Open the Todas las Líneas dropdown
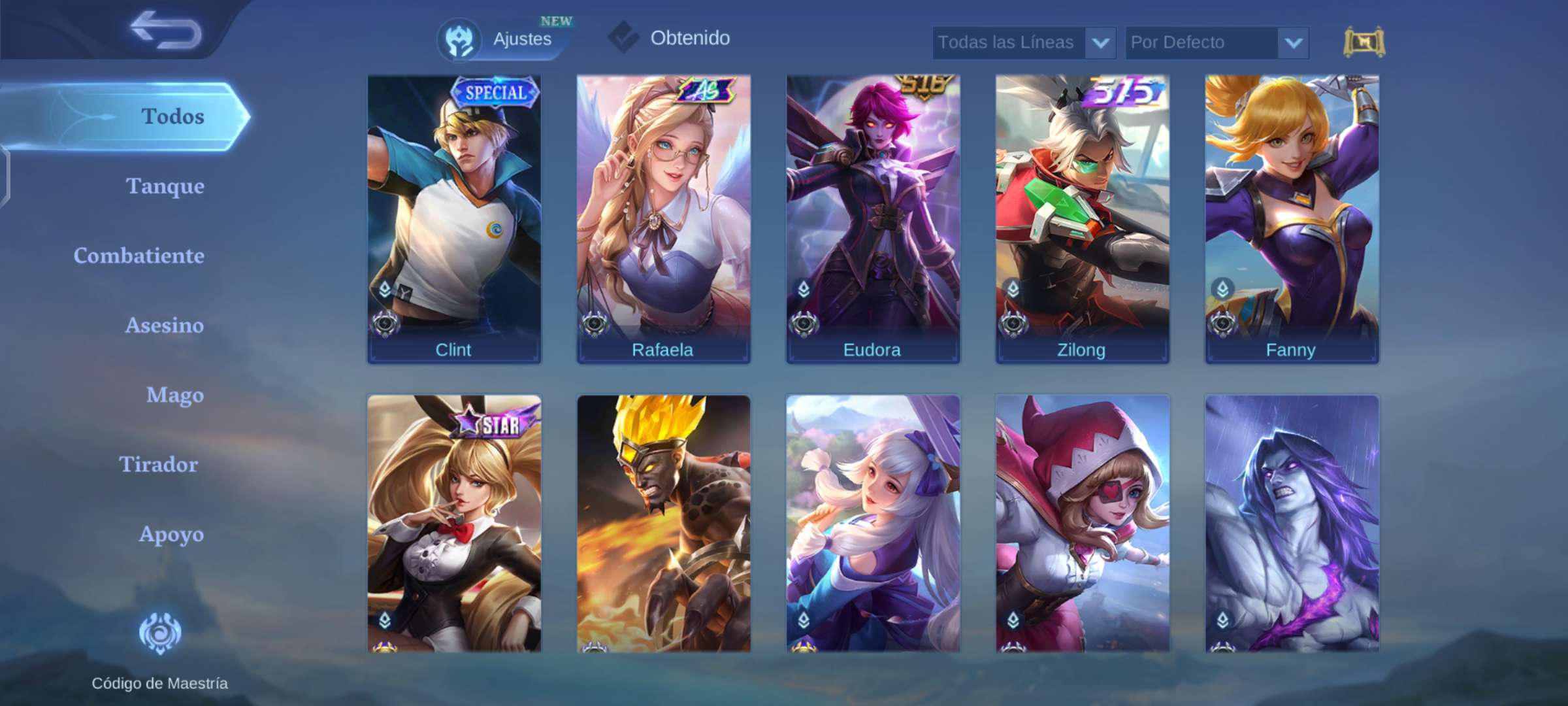The width and height of the screenshot is (1568, 706). 1023,42
